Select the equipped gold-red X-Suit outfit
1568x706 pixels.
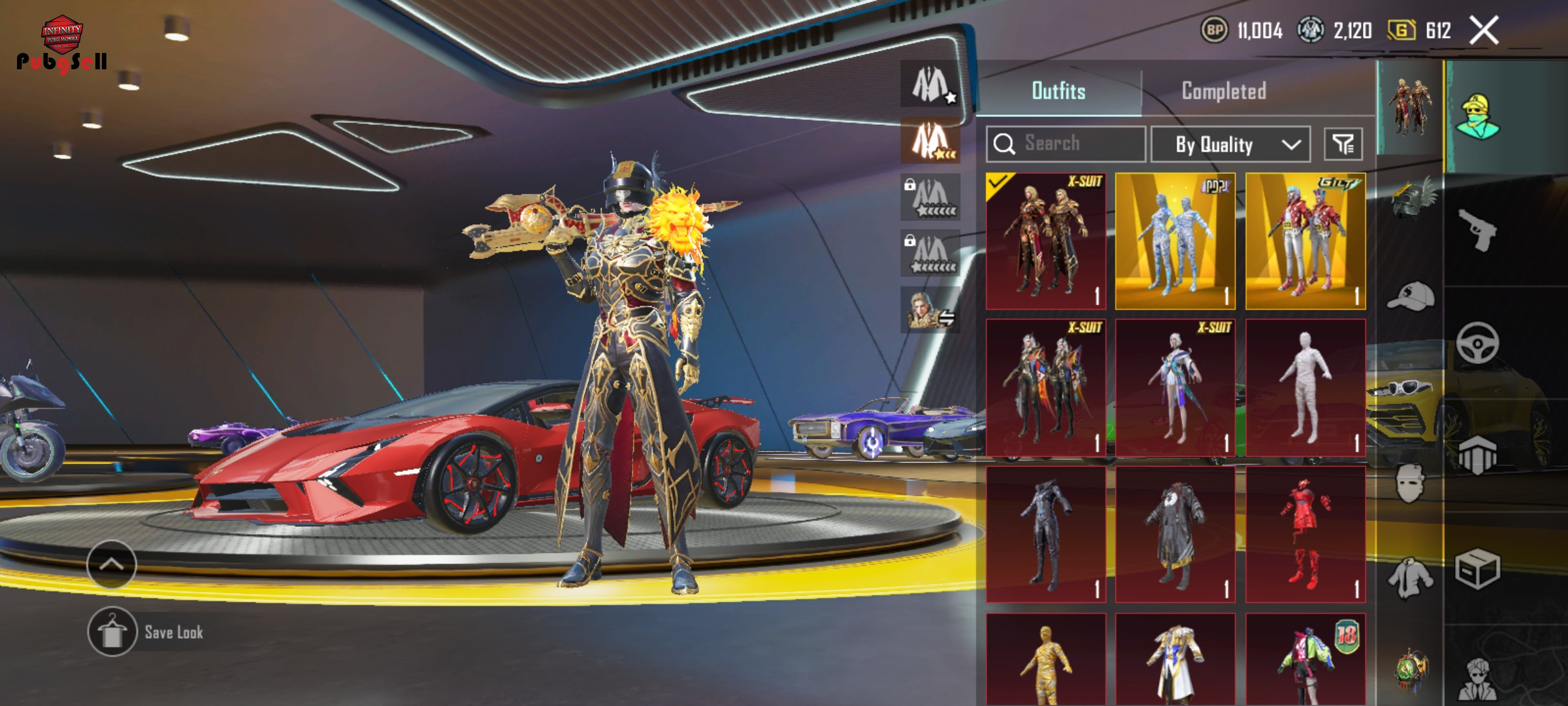point(1045,241)
